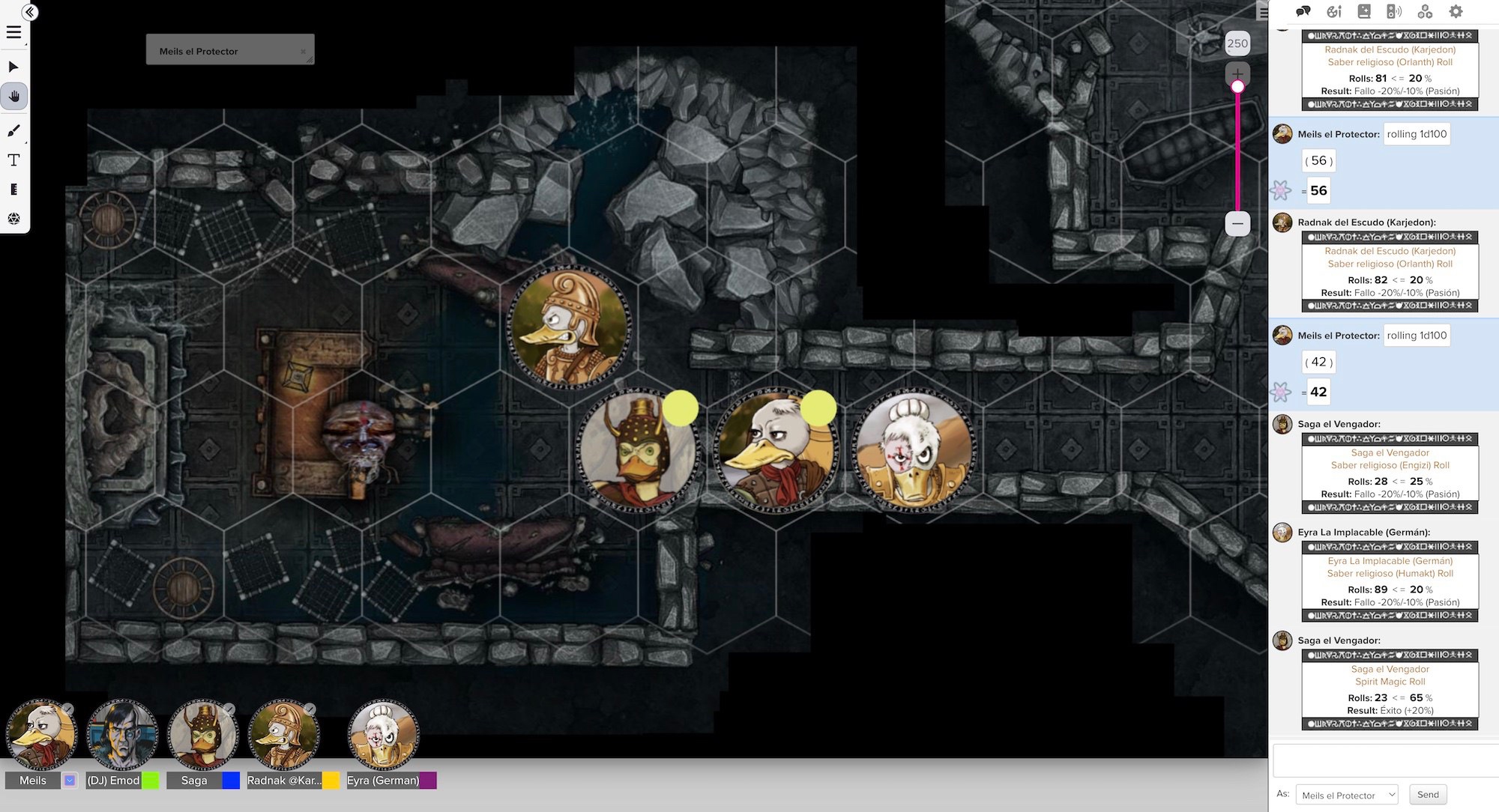Open the hamburger menu on the left toolbar

click(13, 32)
